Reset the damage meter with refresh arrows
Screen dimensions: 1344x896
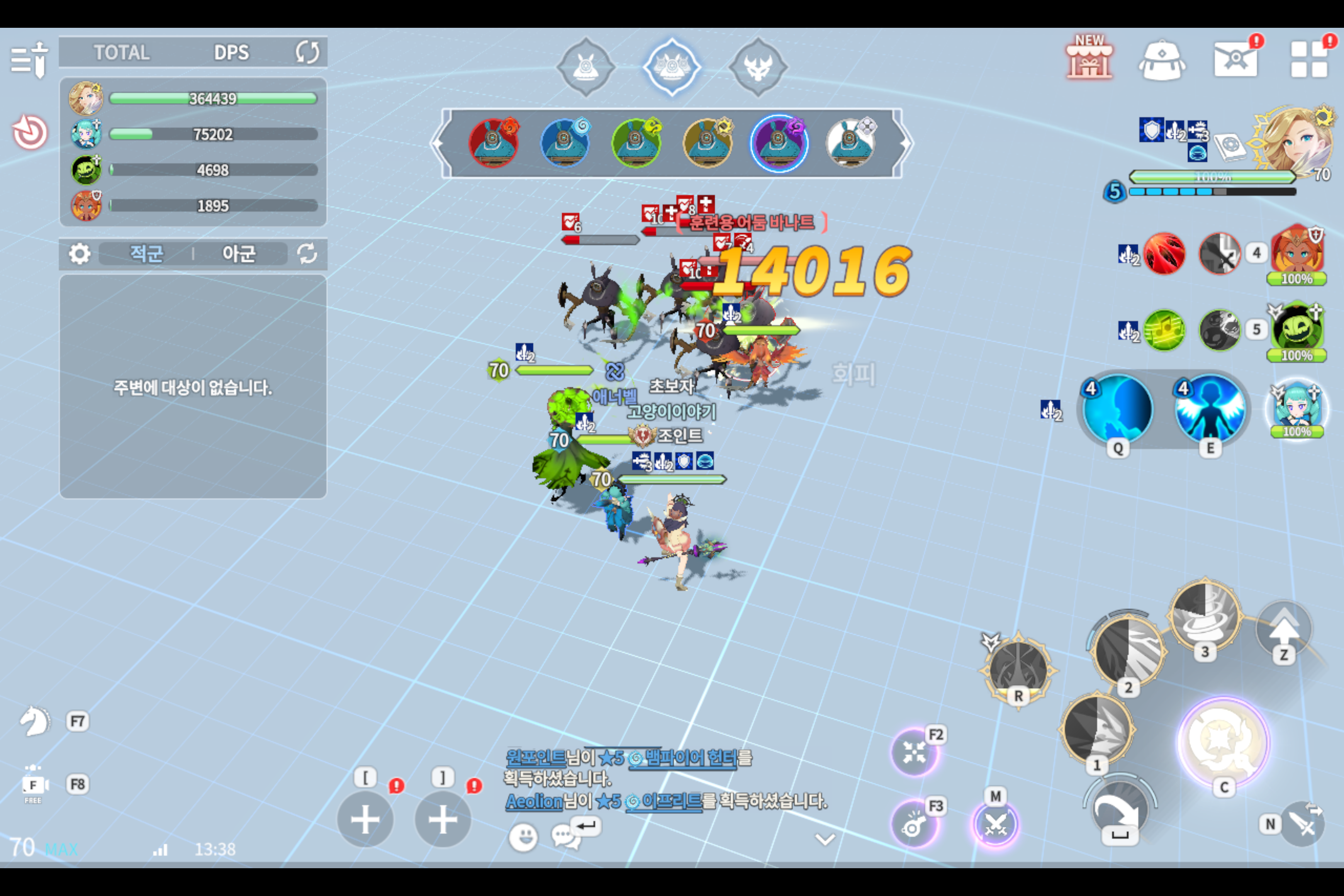307,53
